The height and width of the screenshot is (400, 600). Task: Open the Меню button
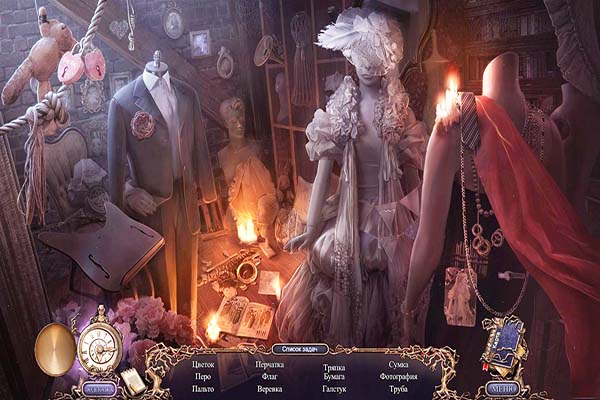(x=502, y=388)
